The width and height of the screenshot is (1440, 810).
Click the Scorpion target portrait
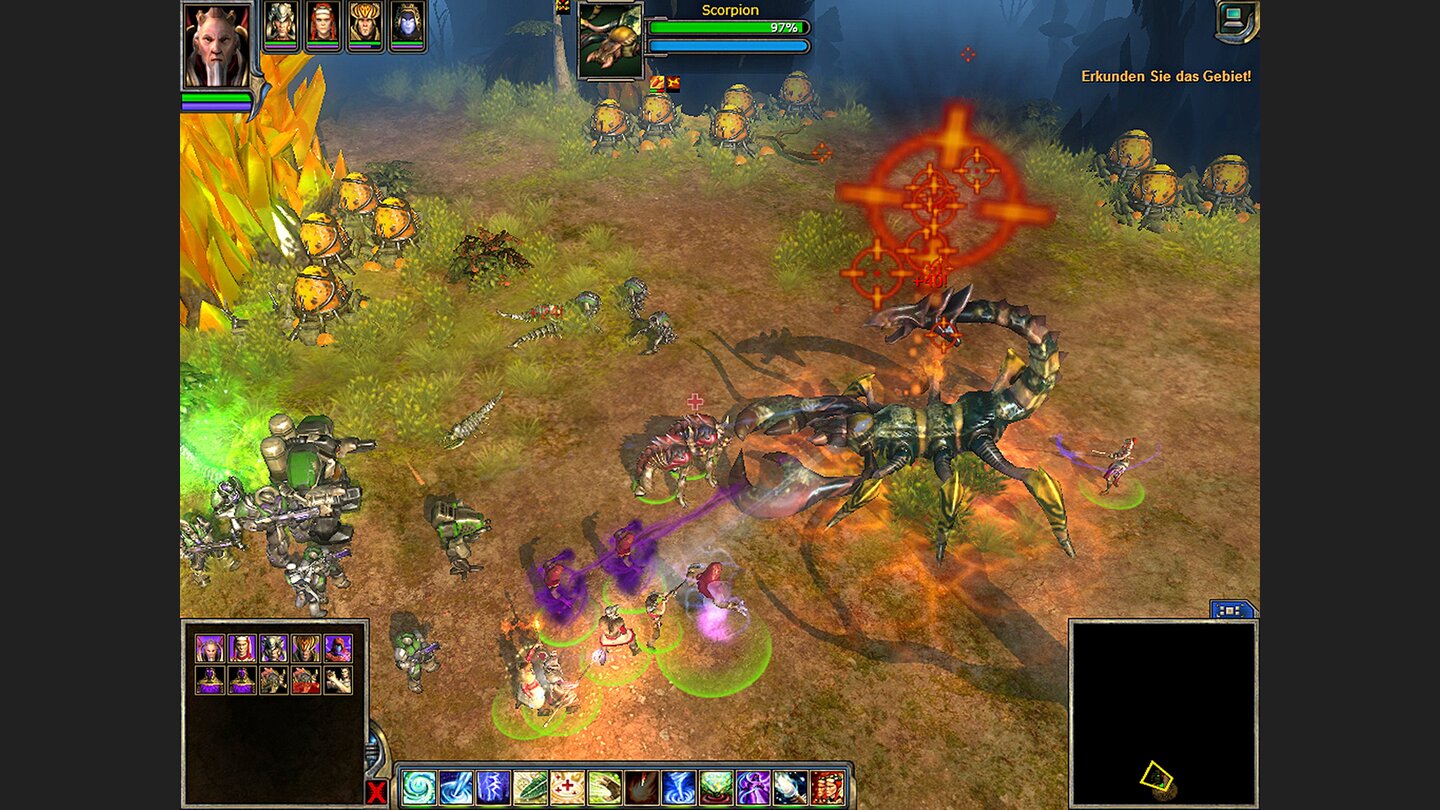pos(610,40)
